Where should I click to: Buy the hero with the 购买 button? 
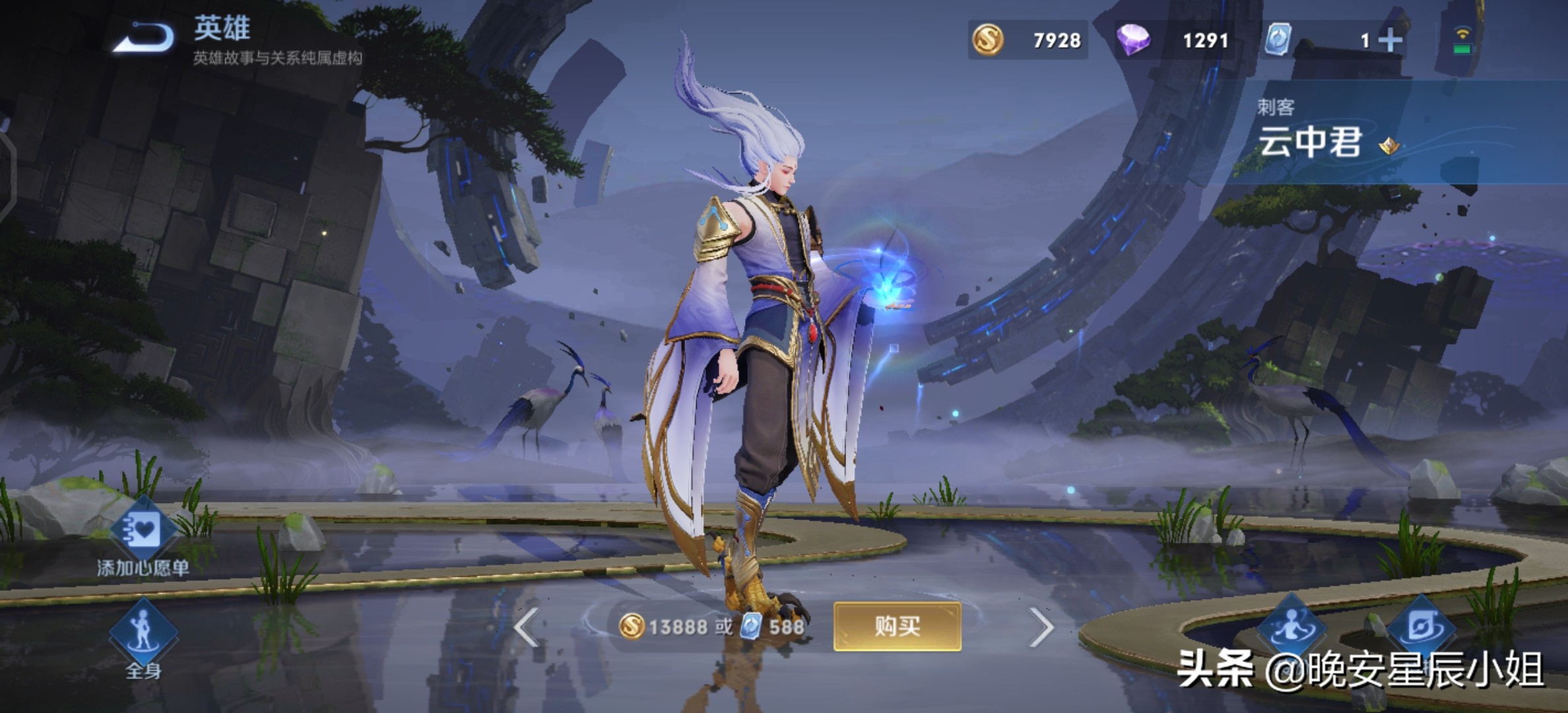(x=897, y=626)
